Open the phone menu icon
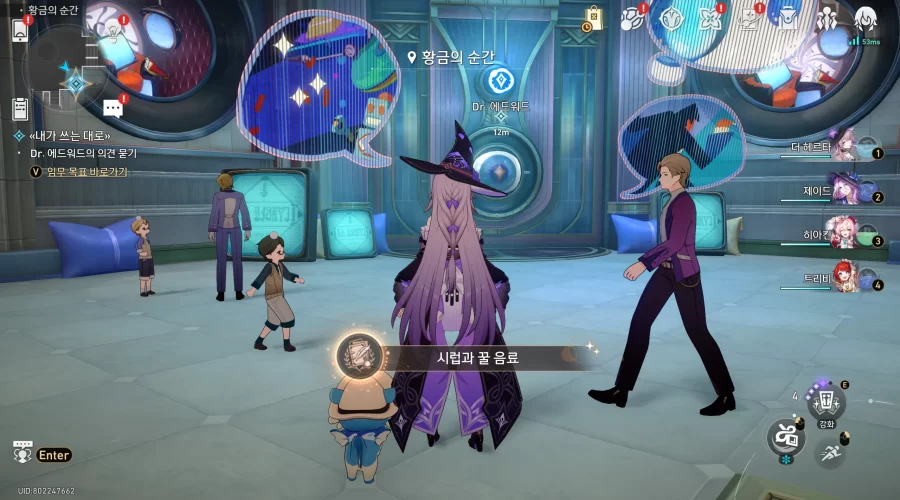Screen dimensions: 900x500 tap(20, 29)
